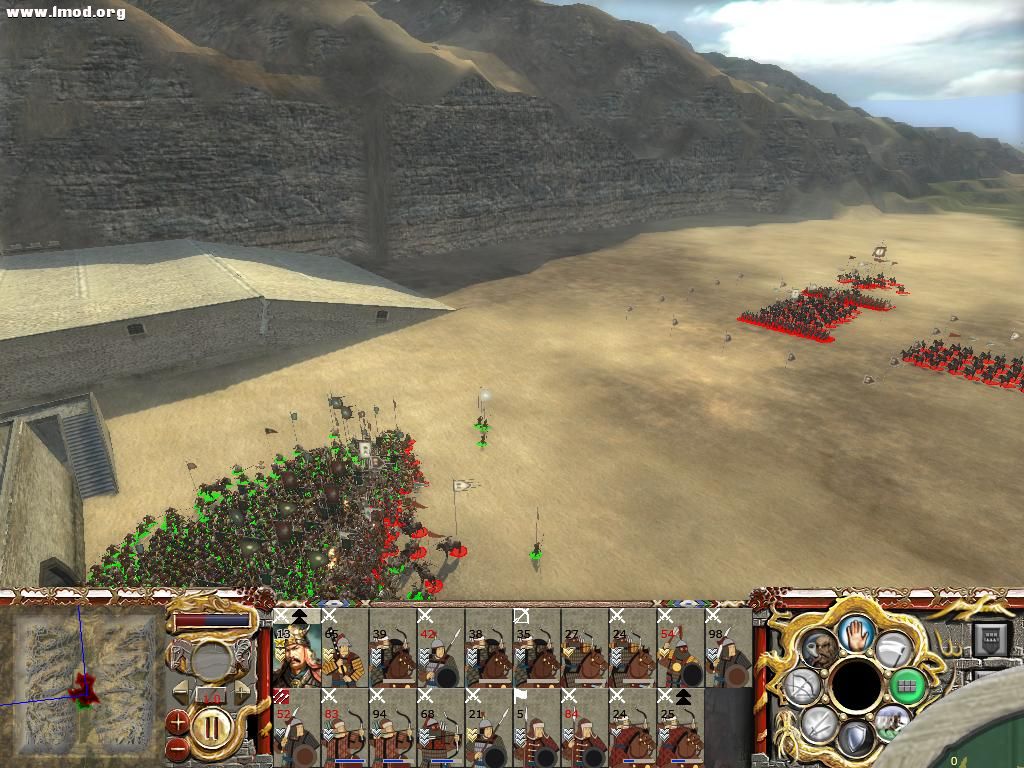Toggle guard mode shield icon
The width and height of the screenshot is (1024, 768).
tap(855, 739)
